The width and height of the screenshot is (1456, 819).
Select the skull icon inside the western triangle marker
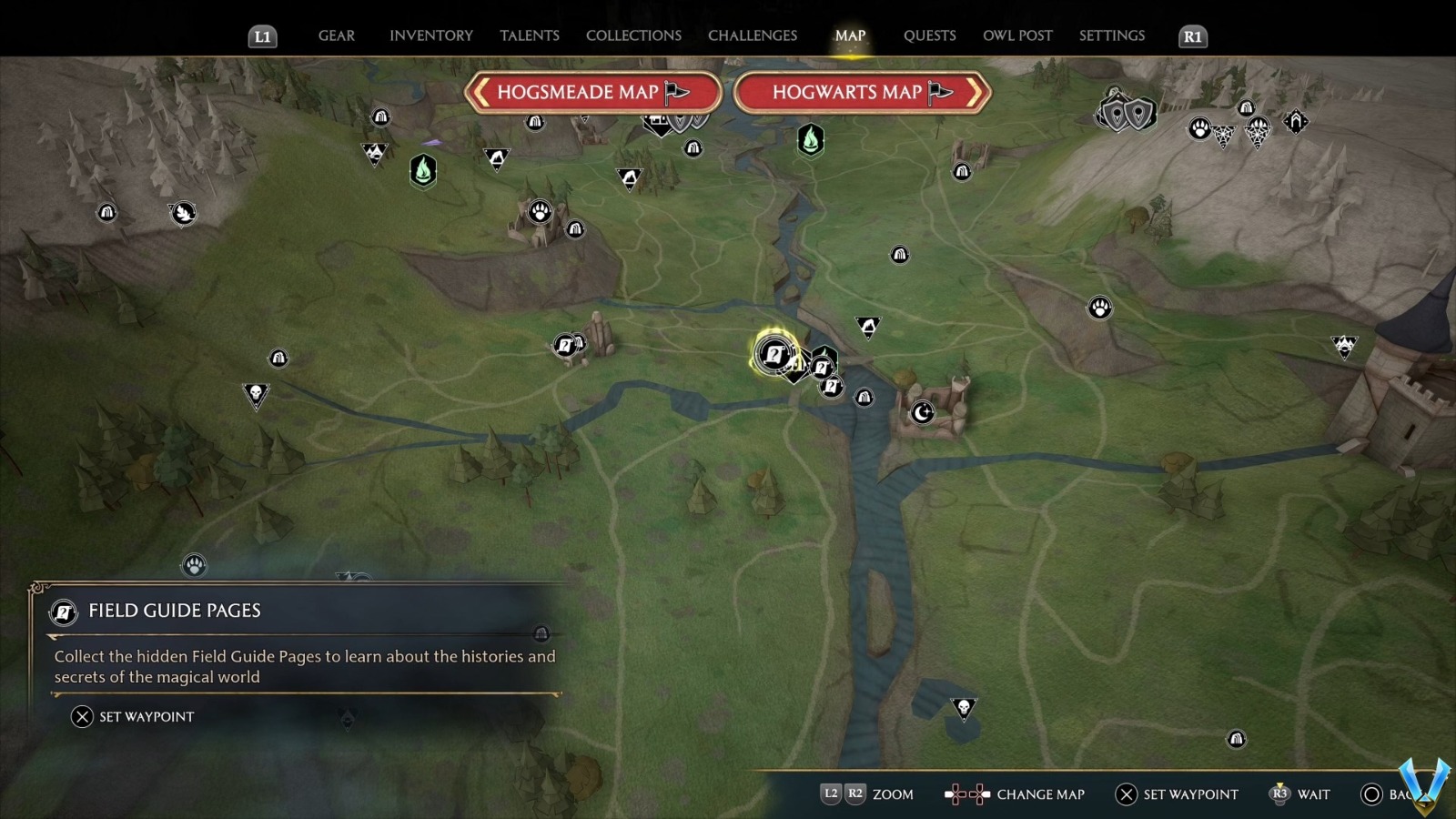point(256,391)
